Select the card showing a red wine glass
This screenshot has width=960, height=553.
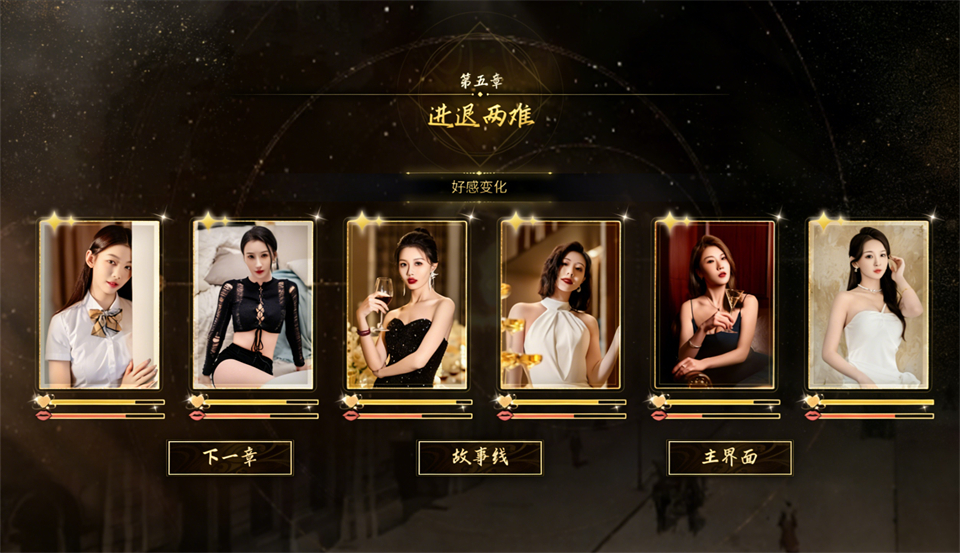407,304
